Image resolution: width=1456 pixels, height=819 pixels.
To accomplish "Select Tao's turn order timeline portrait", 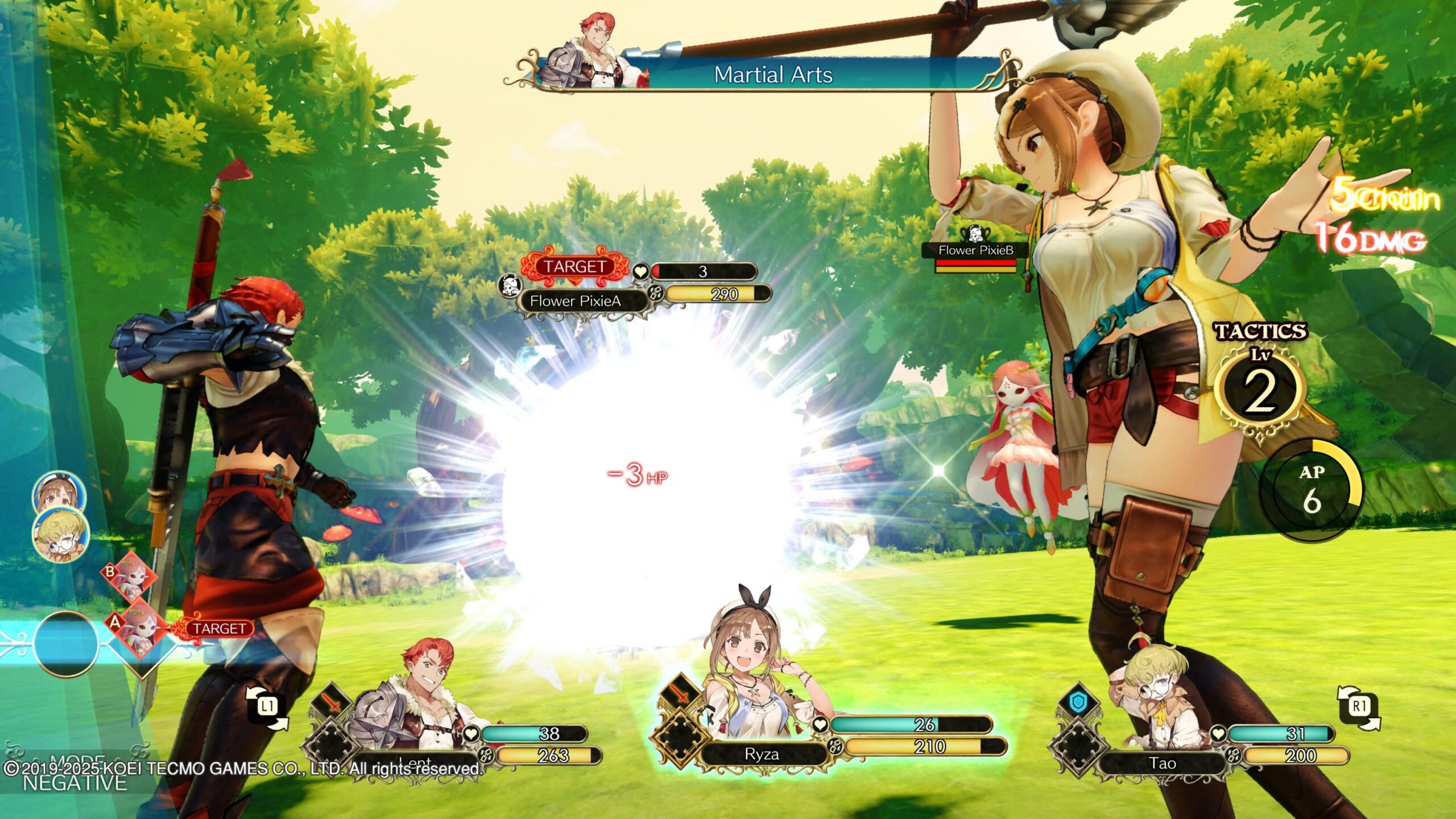I will click(61, 535).
